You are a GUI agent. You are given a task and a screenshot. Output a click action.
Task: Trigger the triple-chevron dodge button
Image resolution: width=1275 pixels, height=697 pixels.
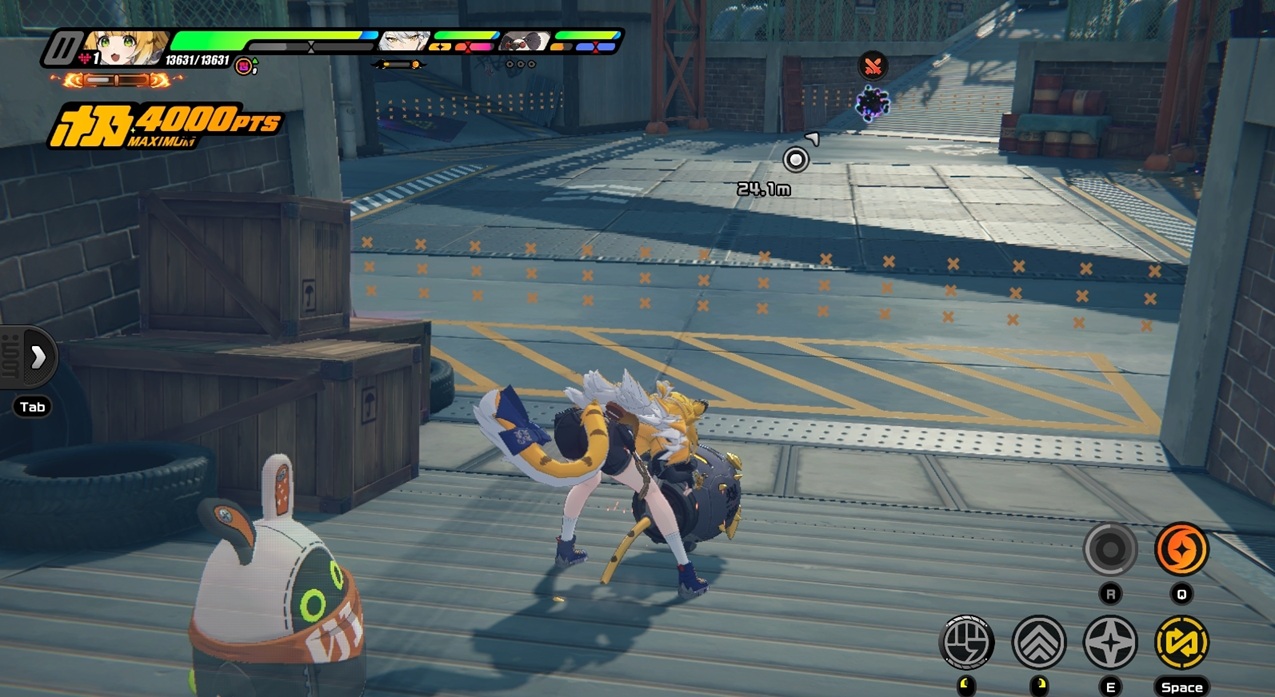coord(1039,642)
